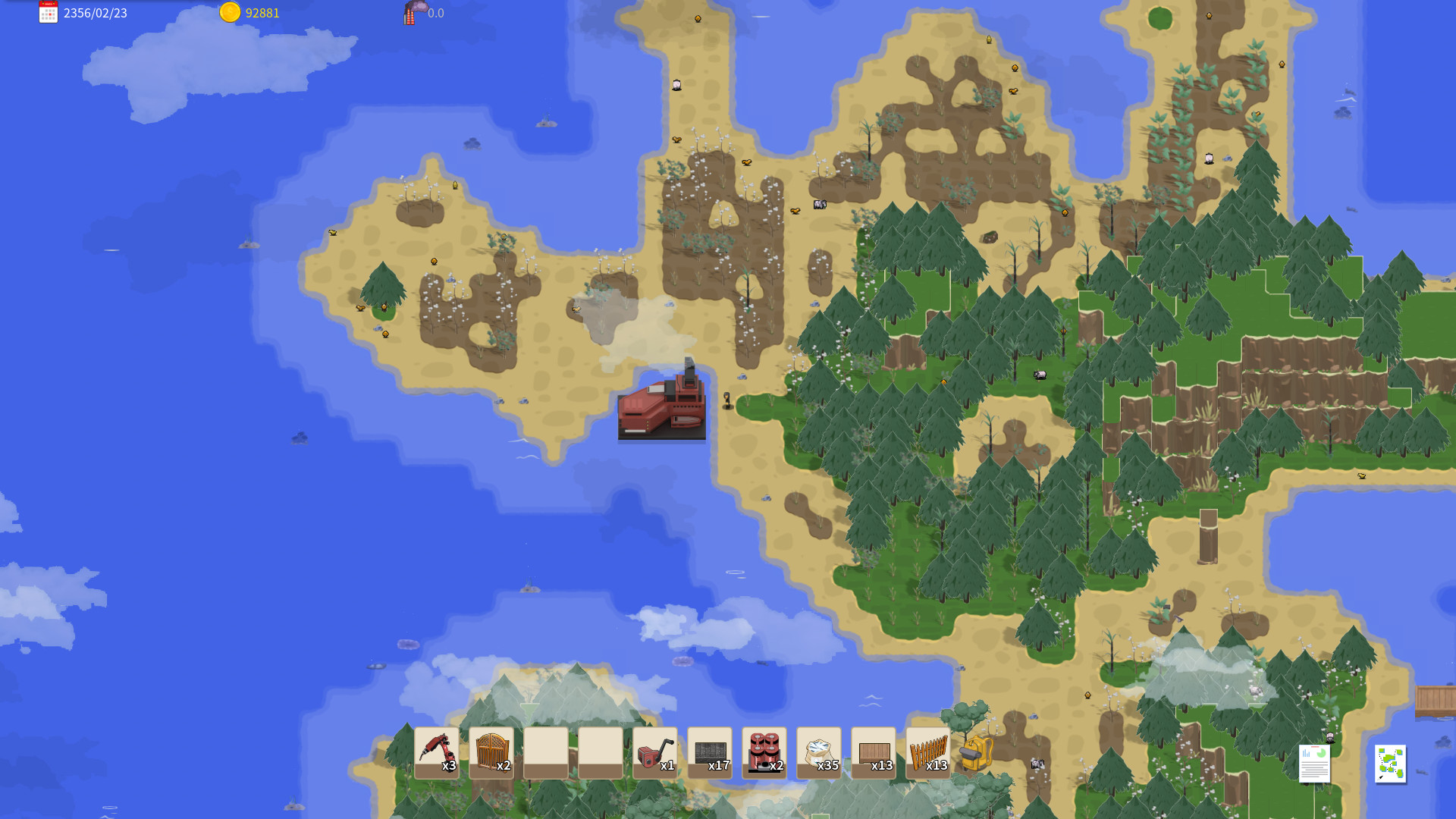1456x819 pixels.
Task: Click the calendar icon showing 2356/02/23
Action: click(x=48, y=13)
